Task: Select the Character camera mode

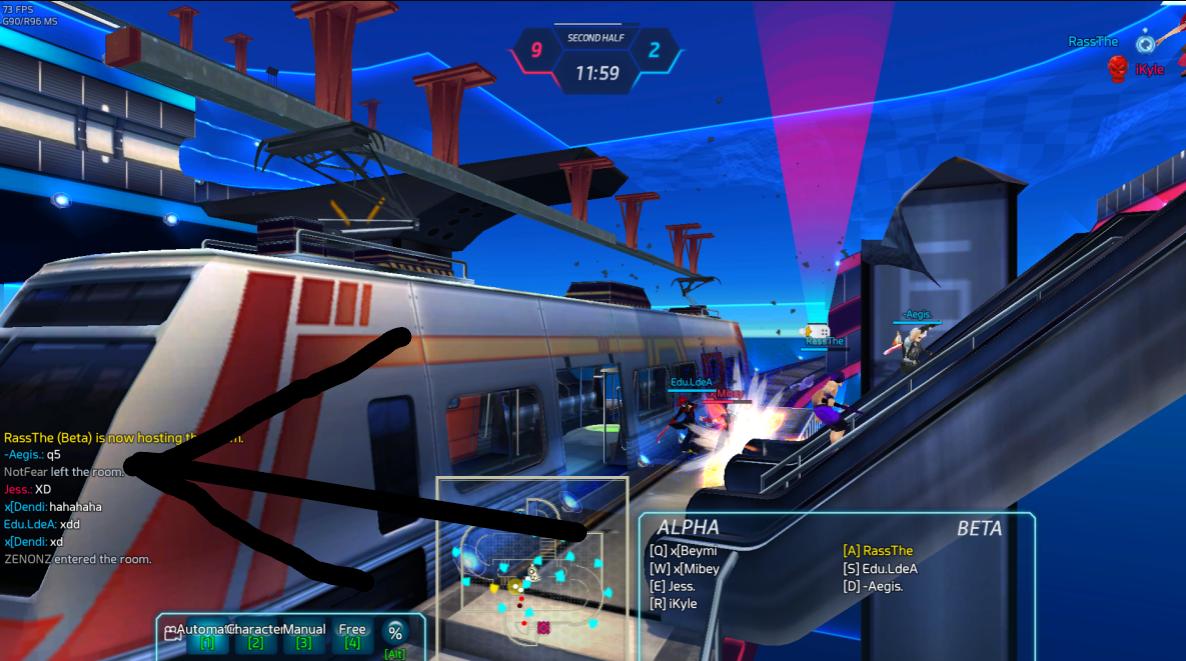Action: coord(255,635)
